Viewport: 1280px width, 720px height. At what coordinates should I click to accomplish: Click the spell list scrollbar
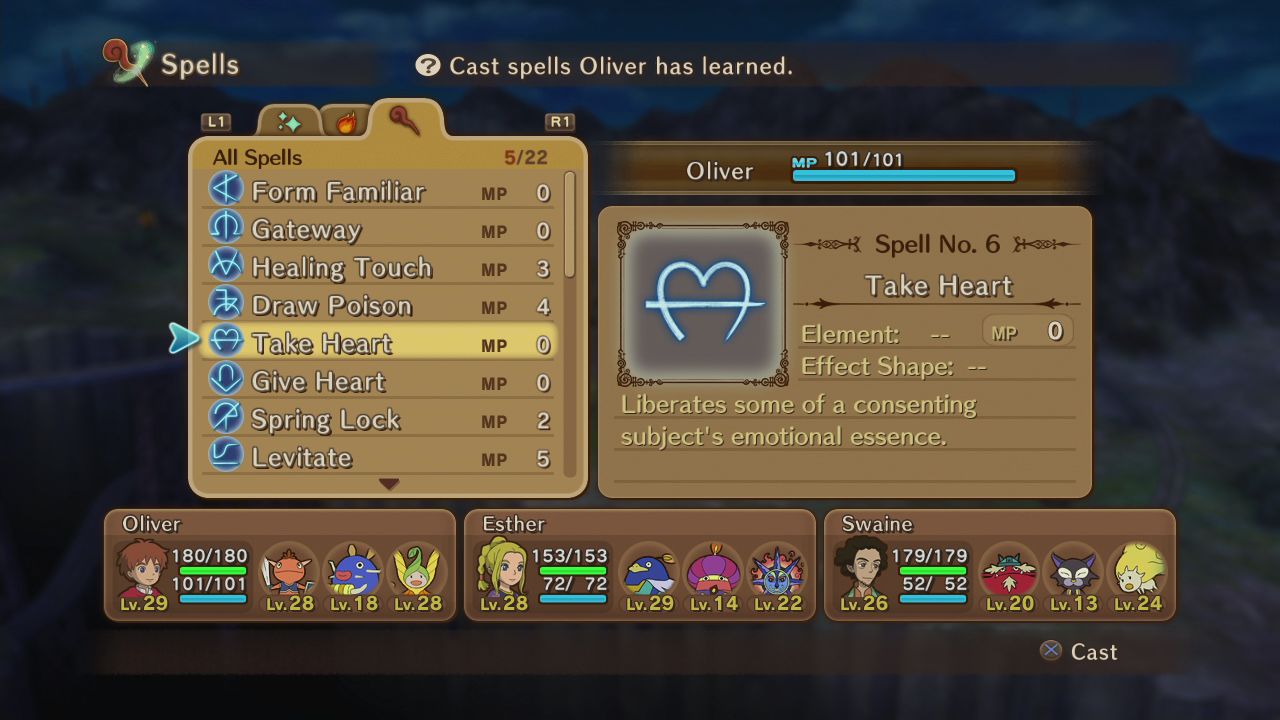click(570, 225)
